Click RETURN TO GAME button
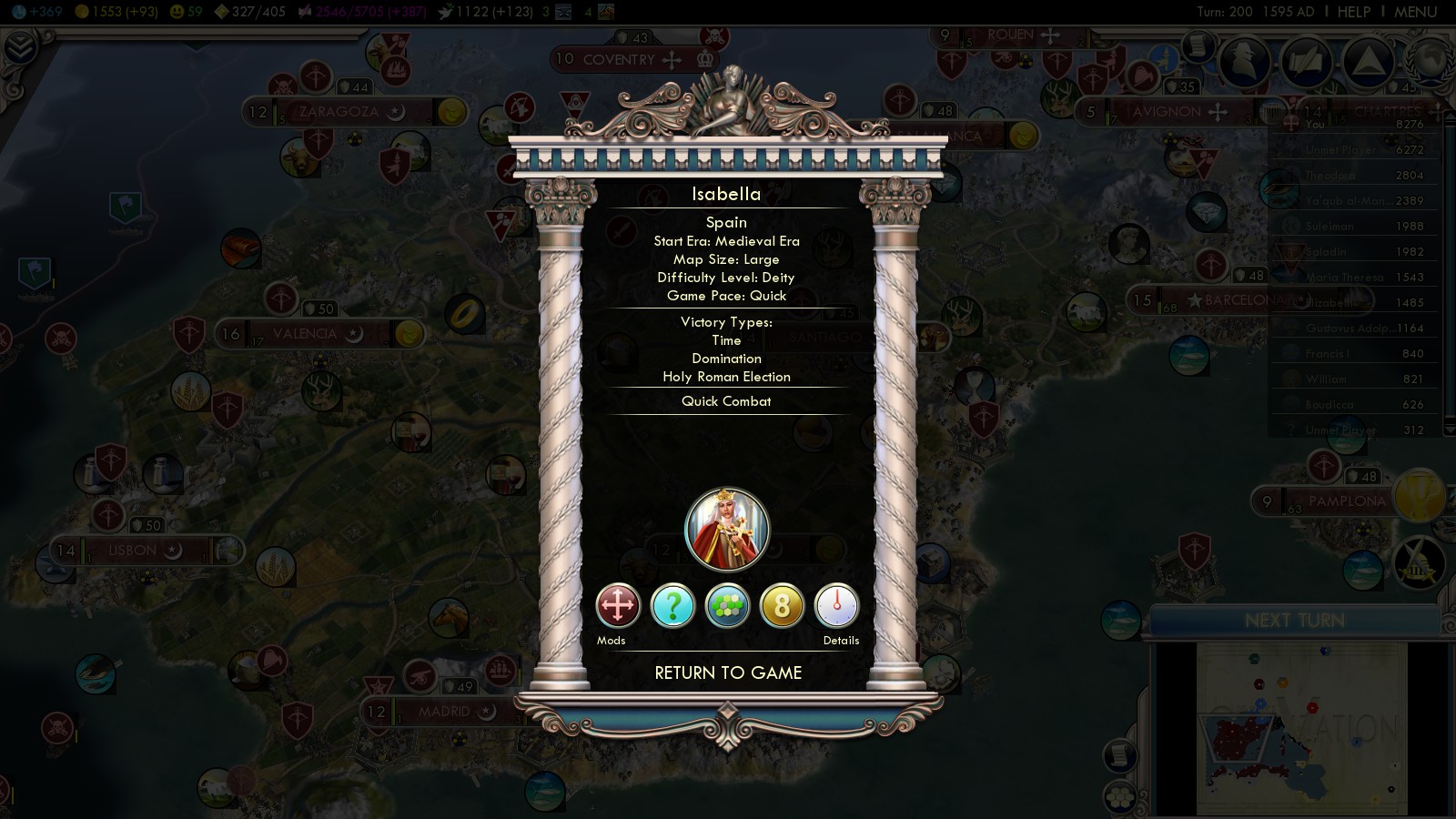The height and width of the screenshot is (819, 1456). point(728,673)
